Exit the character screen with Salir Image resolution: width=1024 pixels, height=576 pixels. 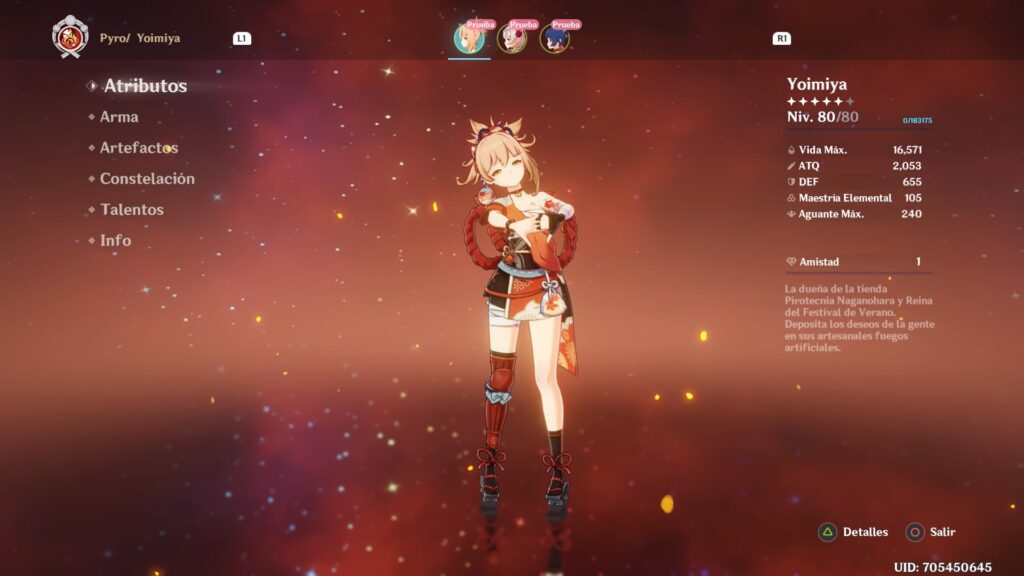931,532
